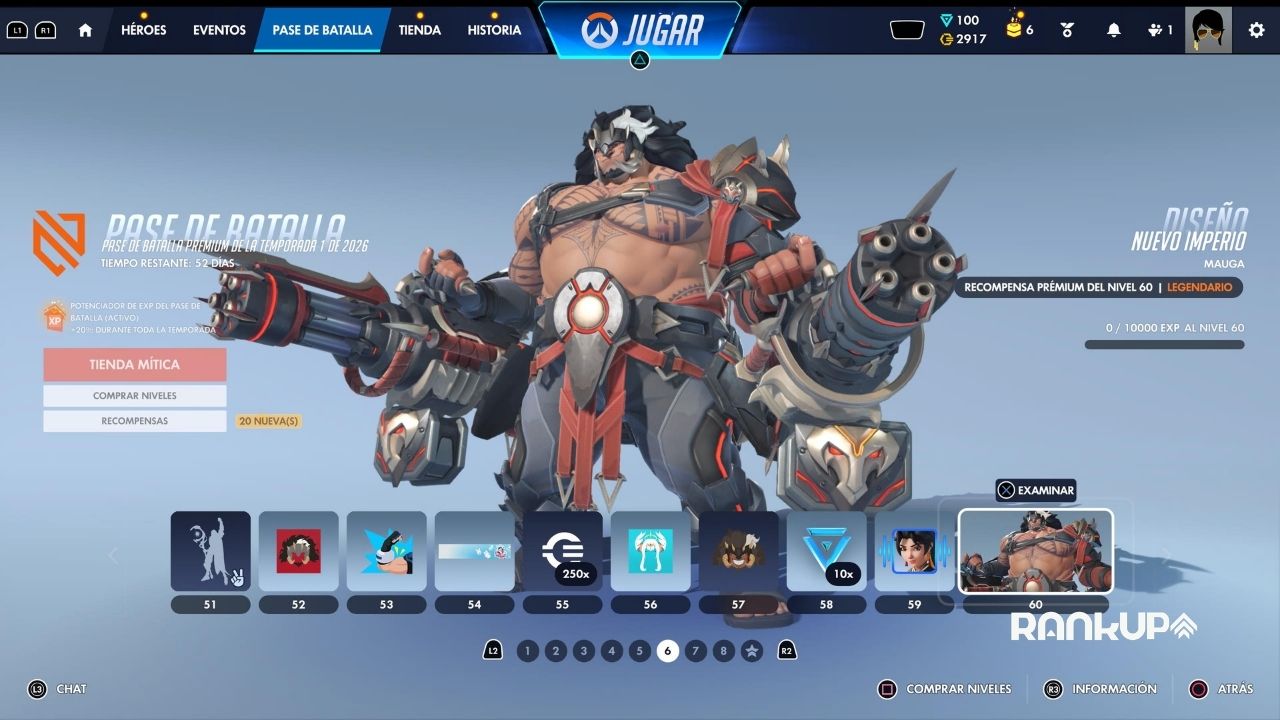Switch to the Eventos tab
The image size is (1280, 720).
[x=219, y=30]
